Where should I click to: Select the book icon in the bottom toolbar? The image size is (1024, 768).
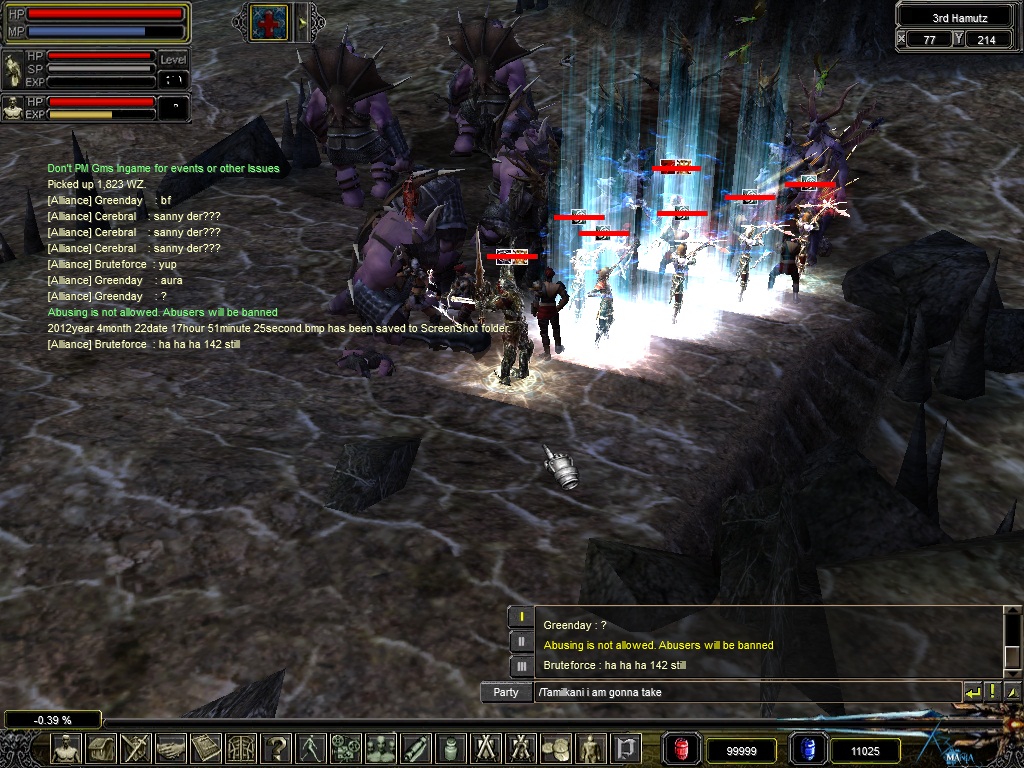point(206,748)
